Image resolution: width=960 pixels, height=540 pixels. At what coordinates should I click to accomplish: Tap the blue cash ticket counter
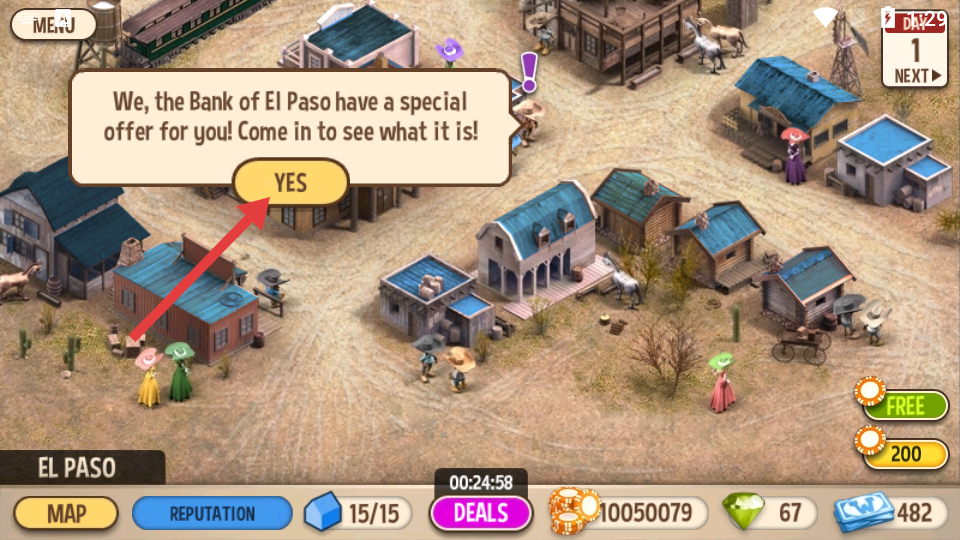[890, 513]
